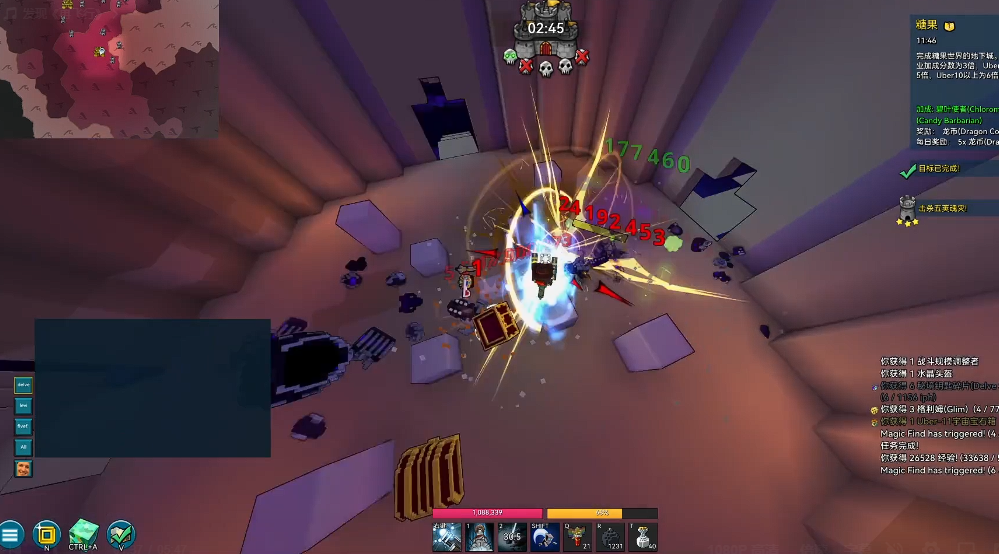This screenshot has height=554, width=999.
Task: Click the slot 2 ability on cooldown
Action: [512, 537]
